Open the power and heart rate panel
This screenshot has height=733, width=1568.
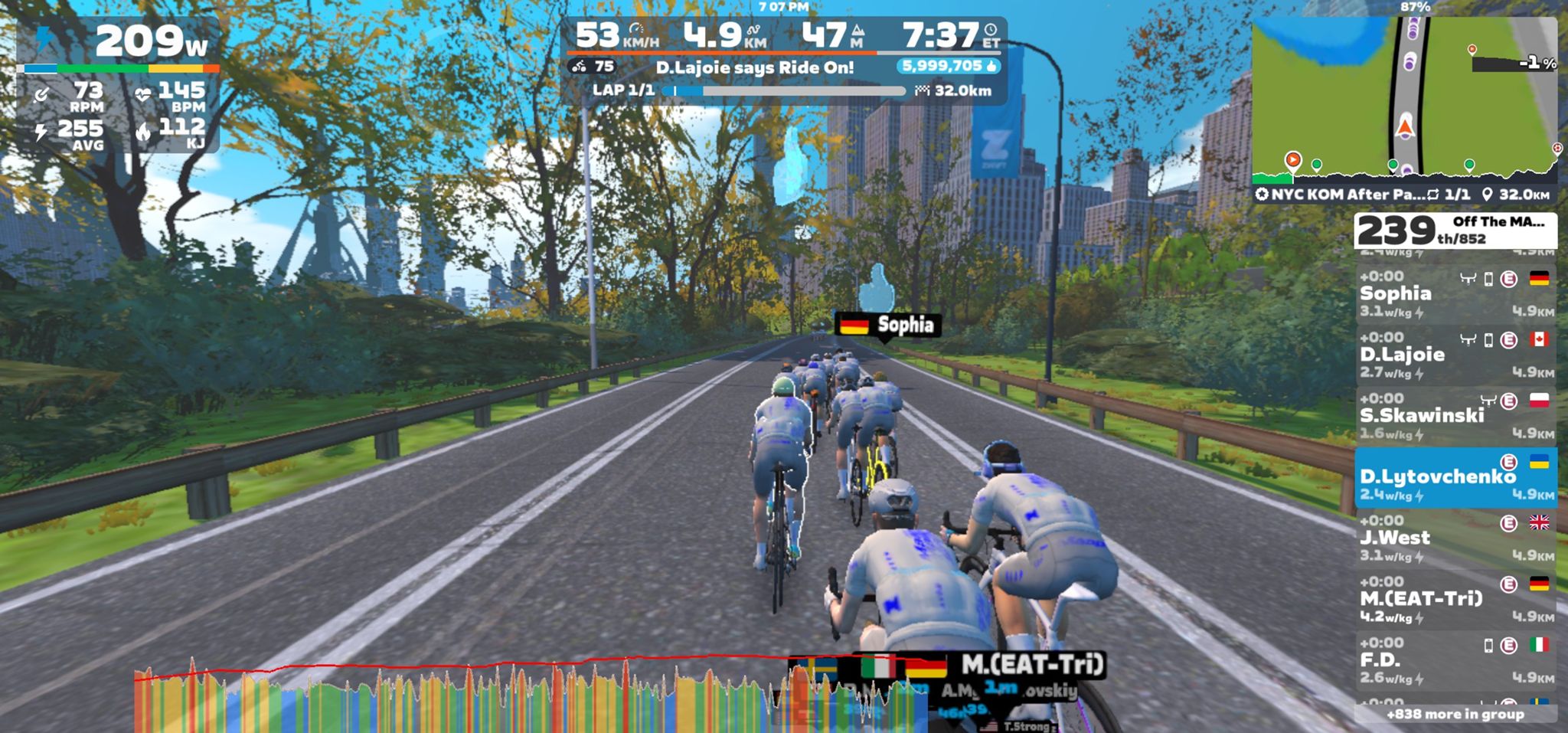click(x=119, y=86)
